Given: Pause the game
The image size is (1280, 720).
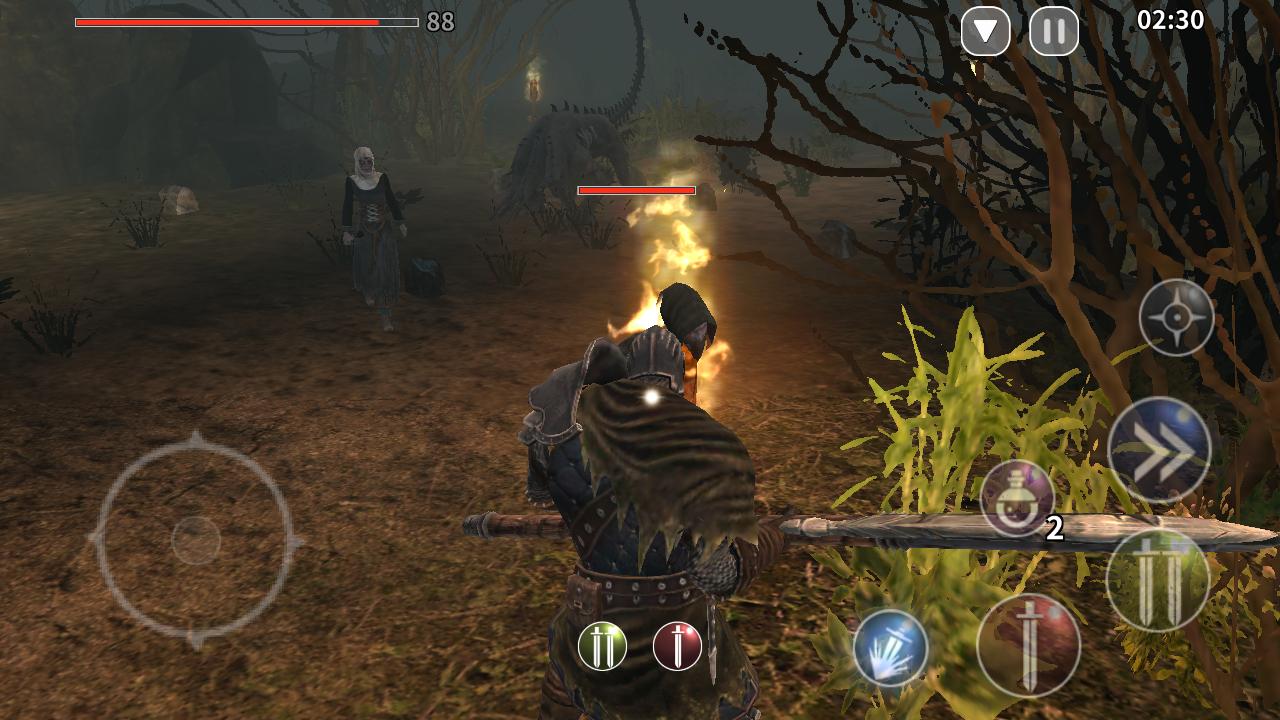Looking at the screenshot, I should tap(1054, 32).
